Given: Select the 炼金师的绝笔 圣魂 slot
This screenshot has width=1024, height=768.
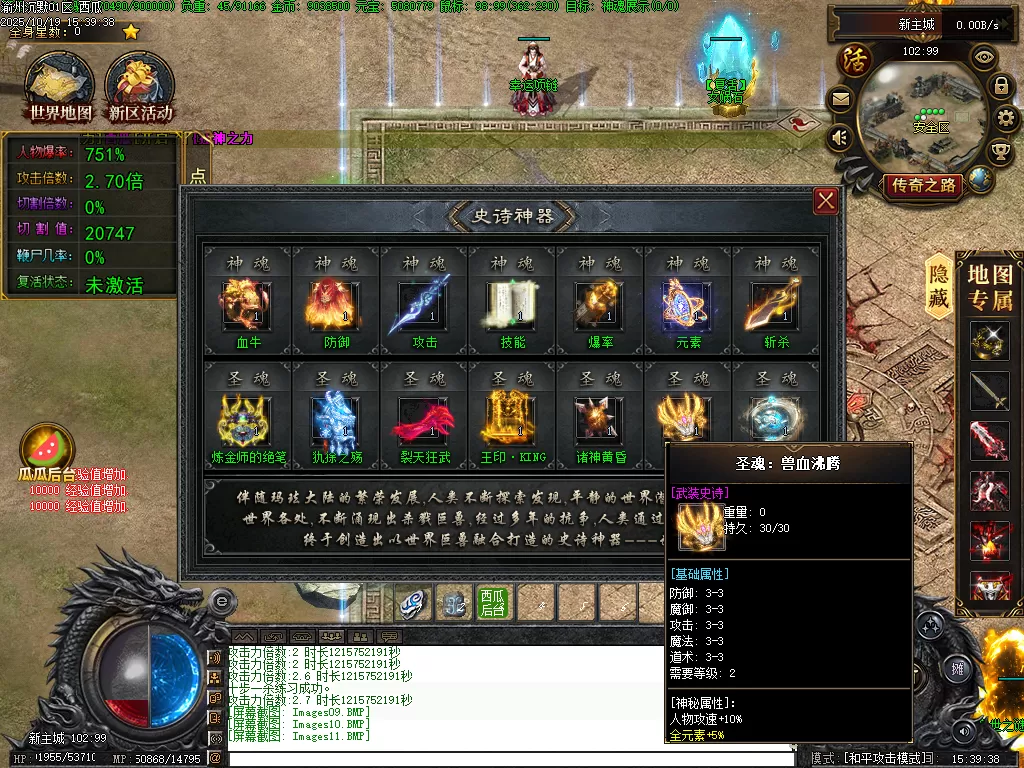Looking at the screenshot, I should tap(247, 420).
